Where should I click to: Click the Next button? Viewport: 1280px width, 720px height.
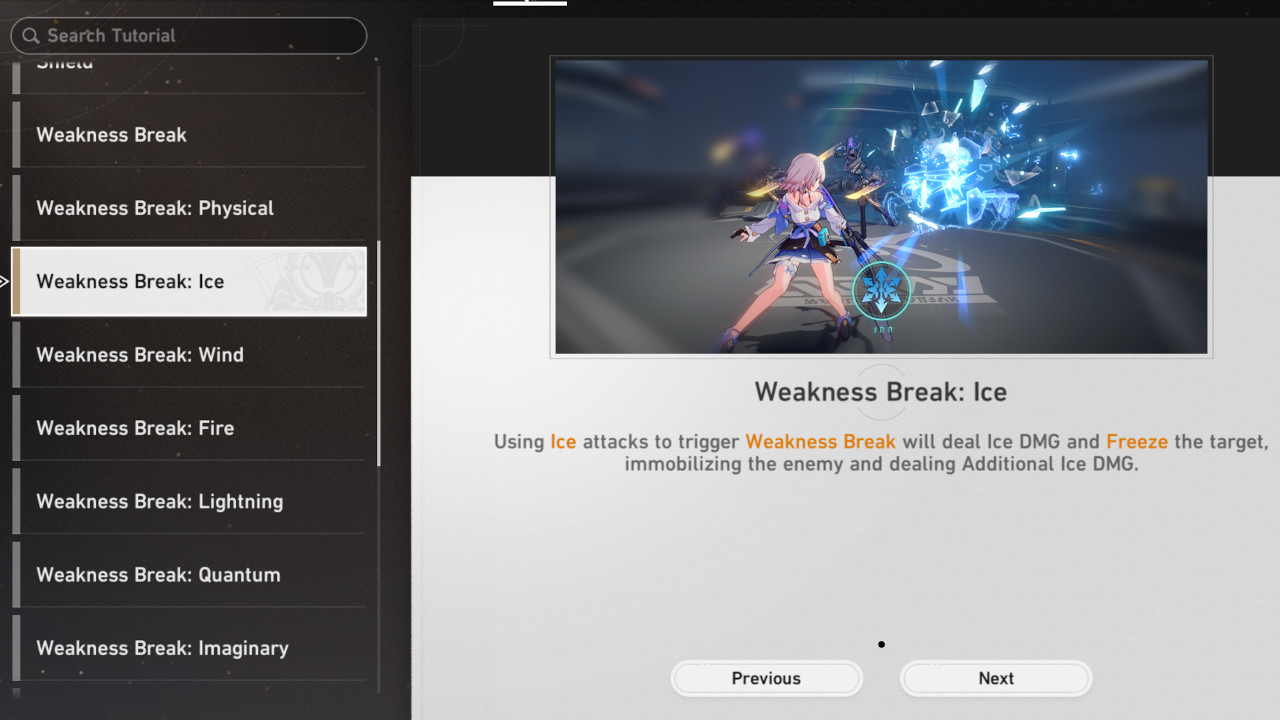coord(995,678)
